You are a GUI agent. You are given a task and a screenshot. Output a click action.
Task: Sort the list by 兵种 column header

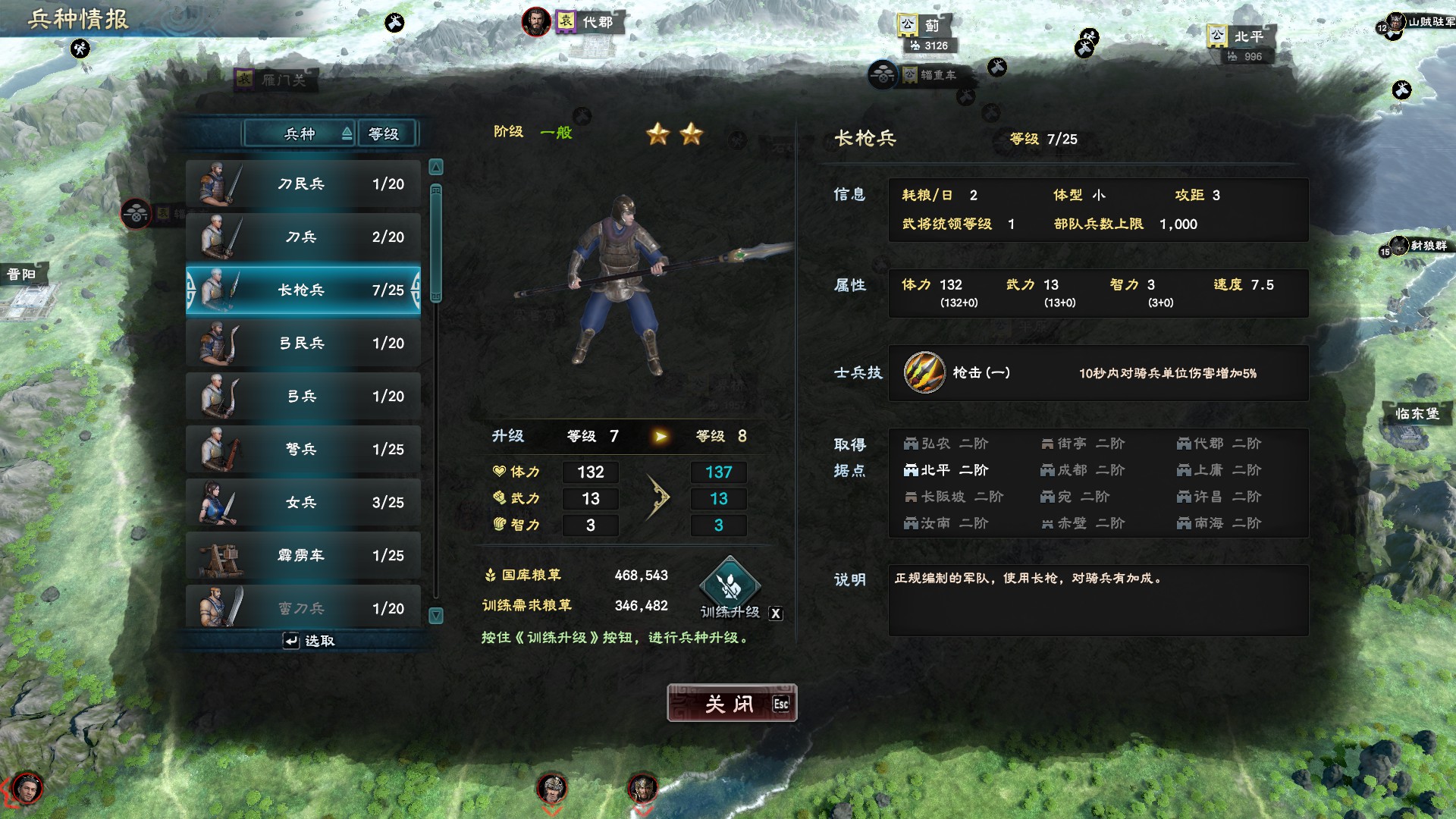(x=300, y=134)
